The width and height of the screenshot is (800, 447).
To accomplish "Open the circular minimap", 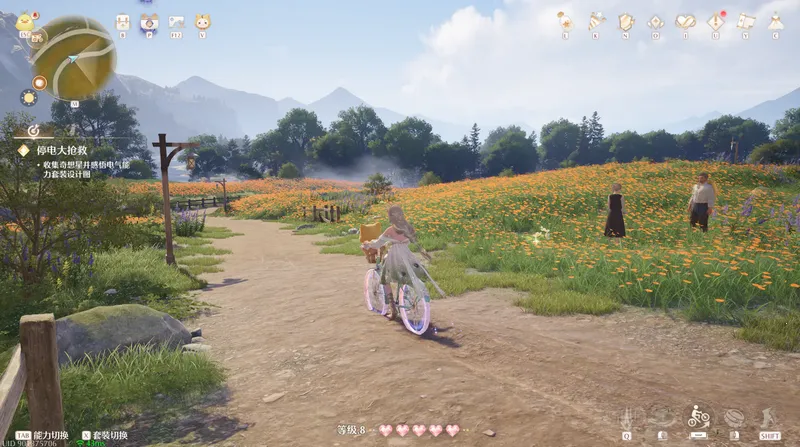I will pos(74,58).
